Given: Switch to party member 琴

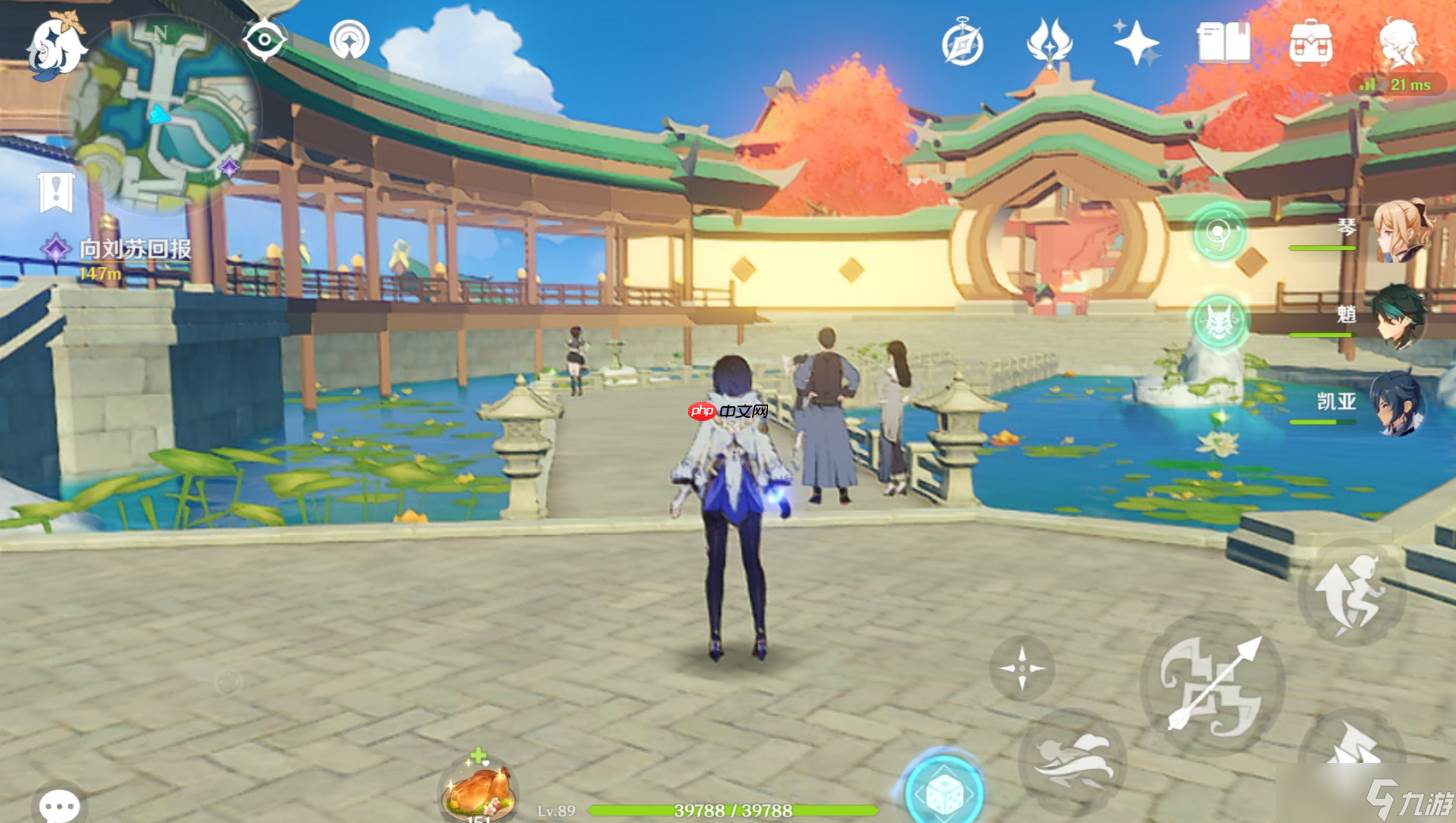Looking at the screenshot, I should pos(1400,231).
